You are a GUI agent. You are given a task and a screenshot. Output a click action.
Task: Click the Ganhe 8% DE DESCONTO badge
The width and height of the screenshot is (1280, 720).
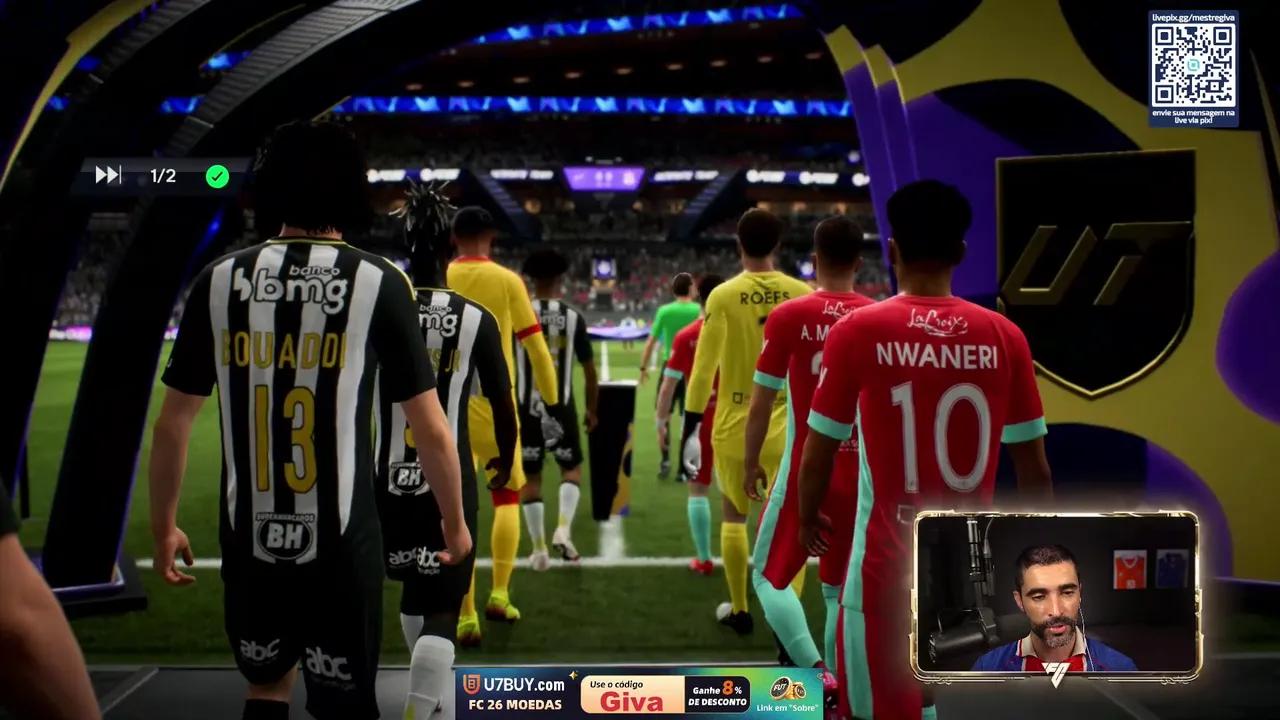pyautogui.click(x=718, y=693)
